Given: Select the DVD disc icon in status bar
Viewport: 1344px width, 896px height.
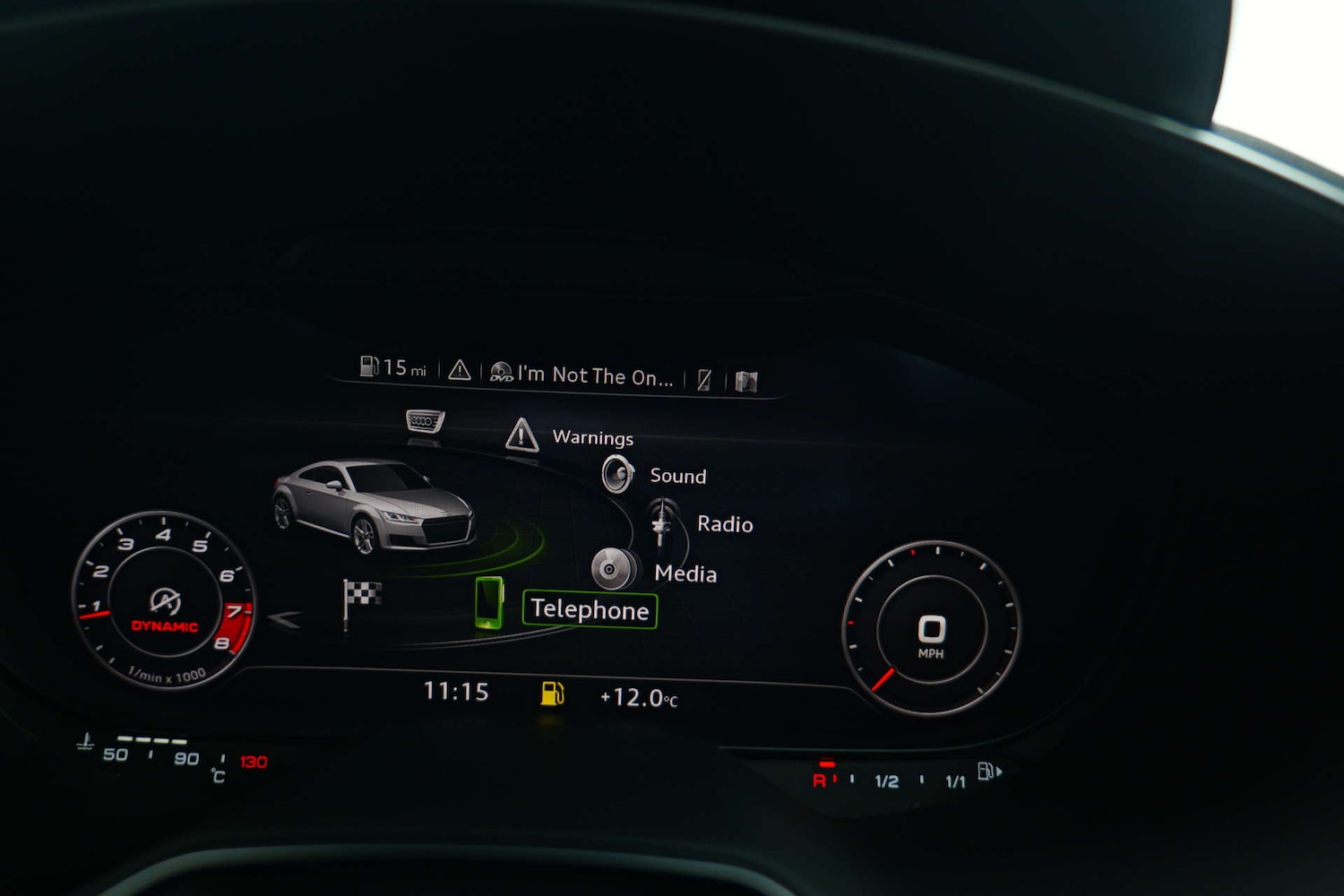Looking at the screenshot, I should [499, 371].
